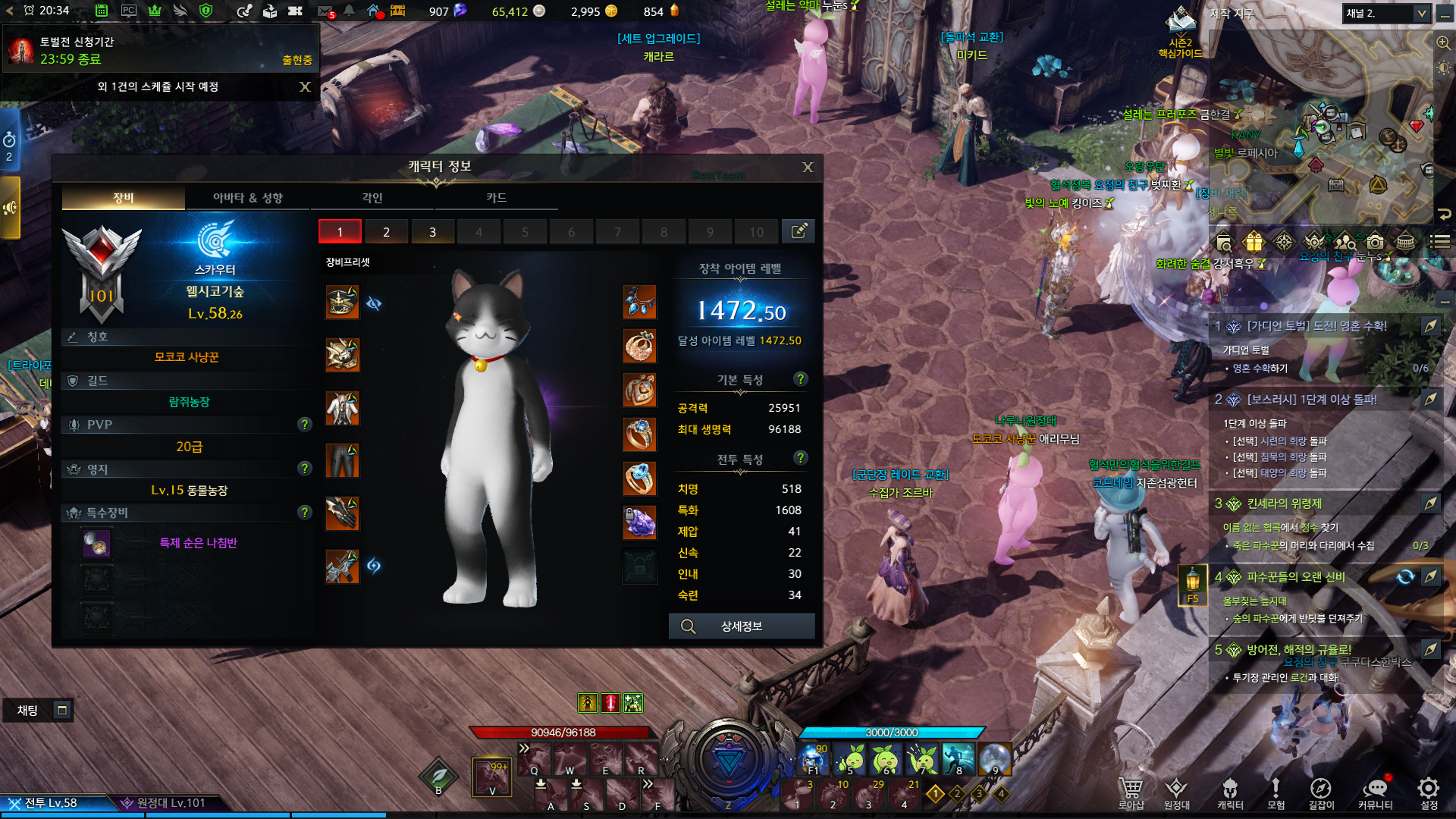This screenshot has height=819, width=1456.
Task: Open the 커뮤니티 community menu
Action: [1375, 792]
